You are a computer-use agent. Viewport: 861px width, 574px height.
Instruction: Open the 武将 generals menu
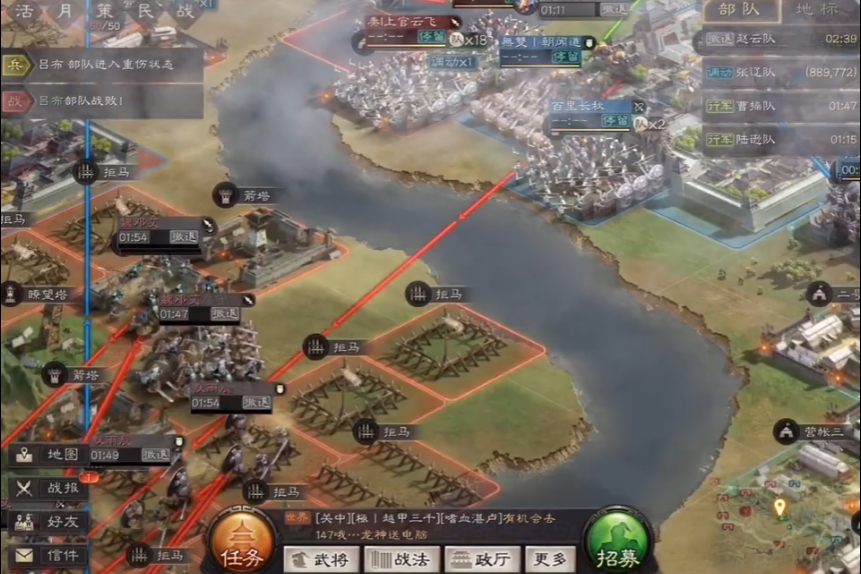pos(322,560)
